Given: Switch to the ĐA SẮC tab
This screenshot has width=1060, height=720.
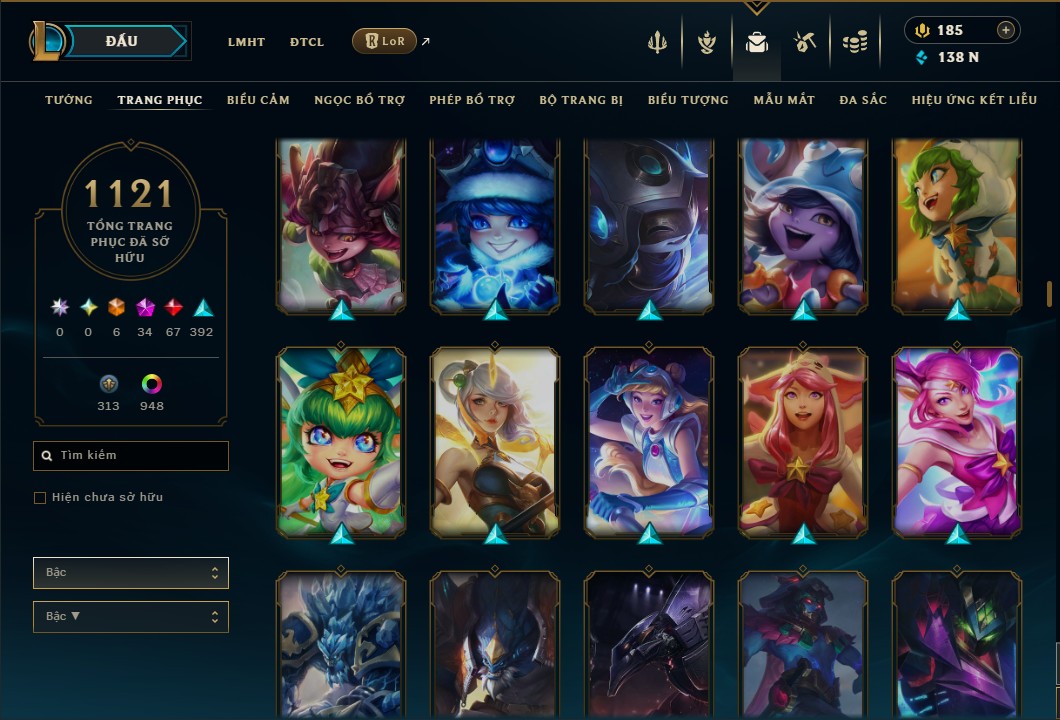Looking at the screenshot, I should click(x=863, y=100).
